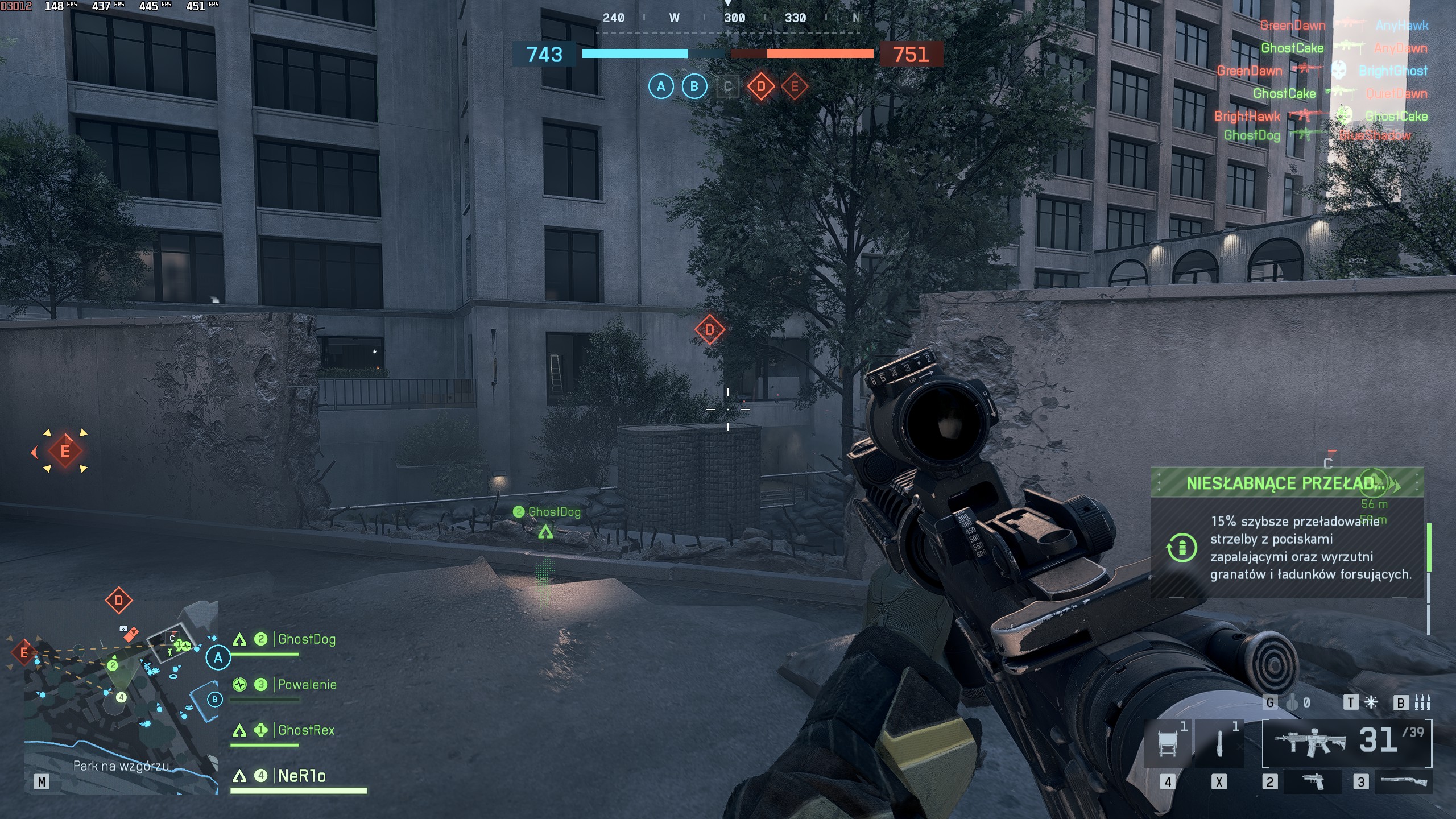Toggle the fire mode icon next to T
The width and height of the screenshot is (1456, 819).
tap(1371, 703)
